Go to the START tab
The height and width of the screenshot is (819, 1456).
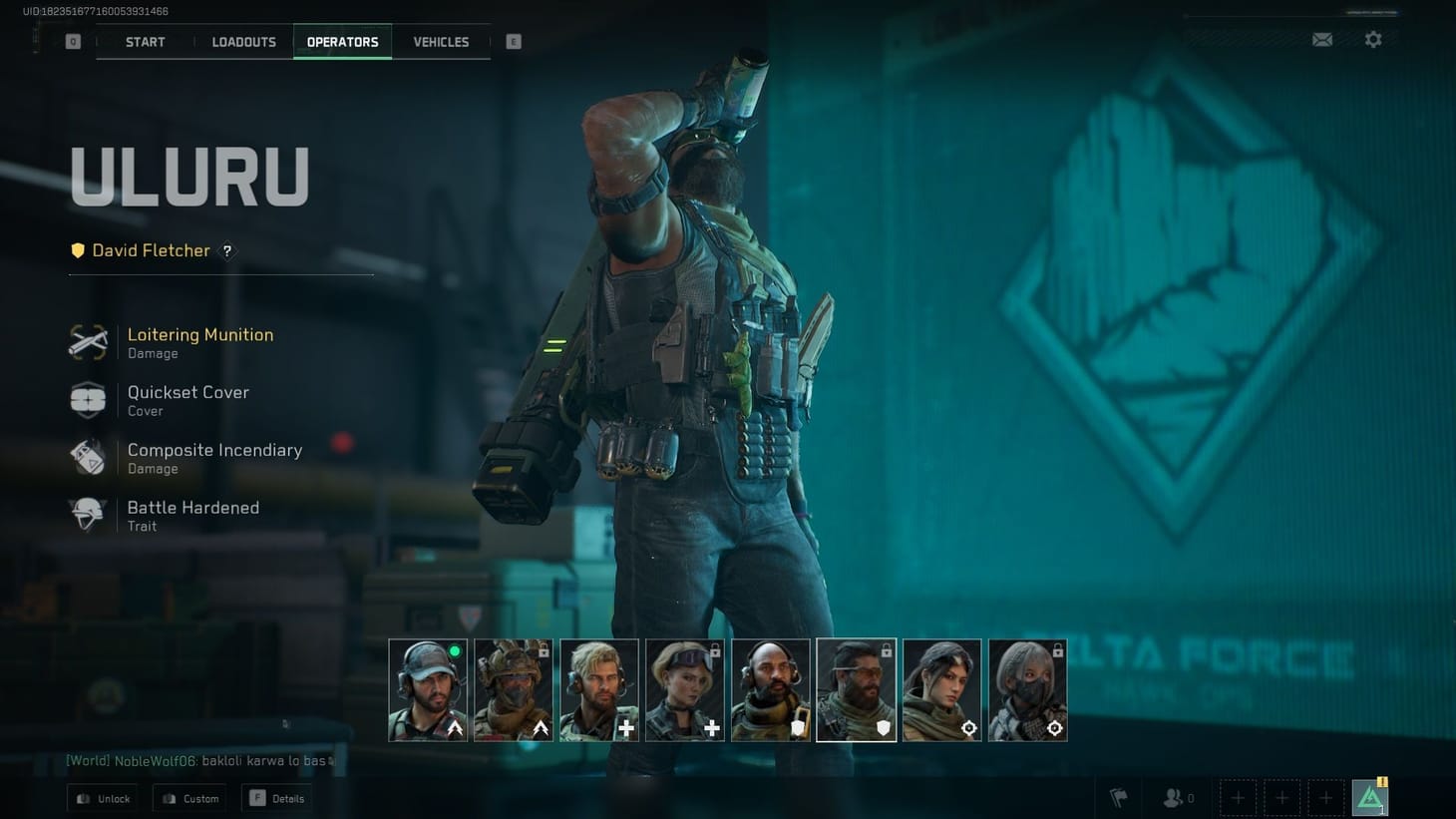click(x=145, y=42)
